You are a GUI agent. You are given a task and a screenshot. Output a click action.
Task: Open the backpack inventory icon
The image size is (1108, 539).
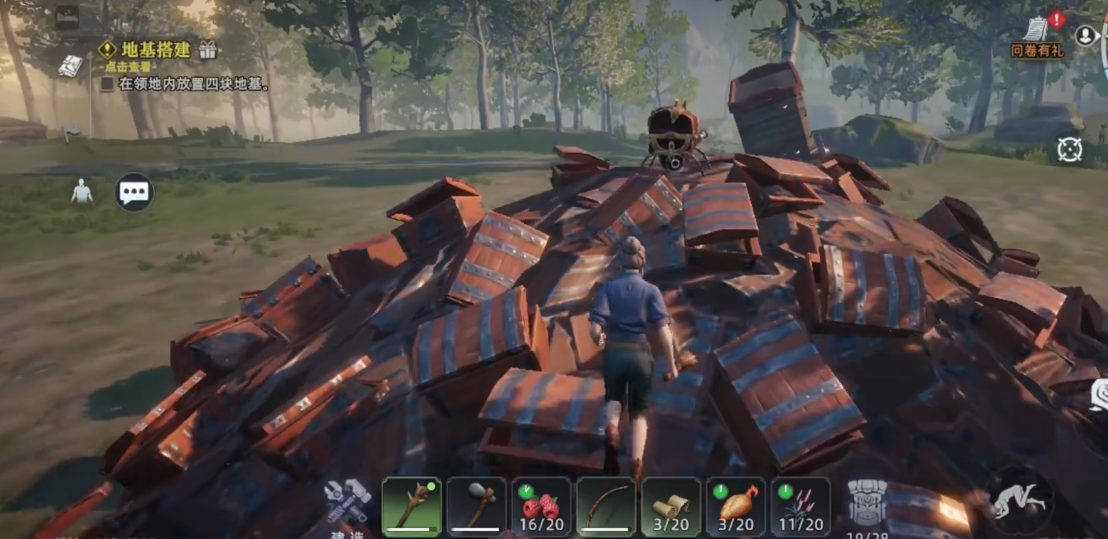tap(867, 504)
